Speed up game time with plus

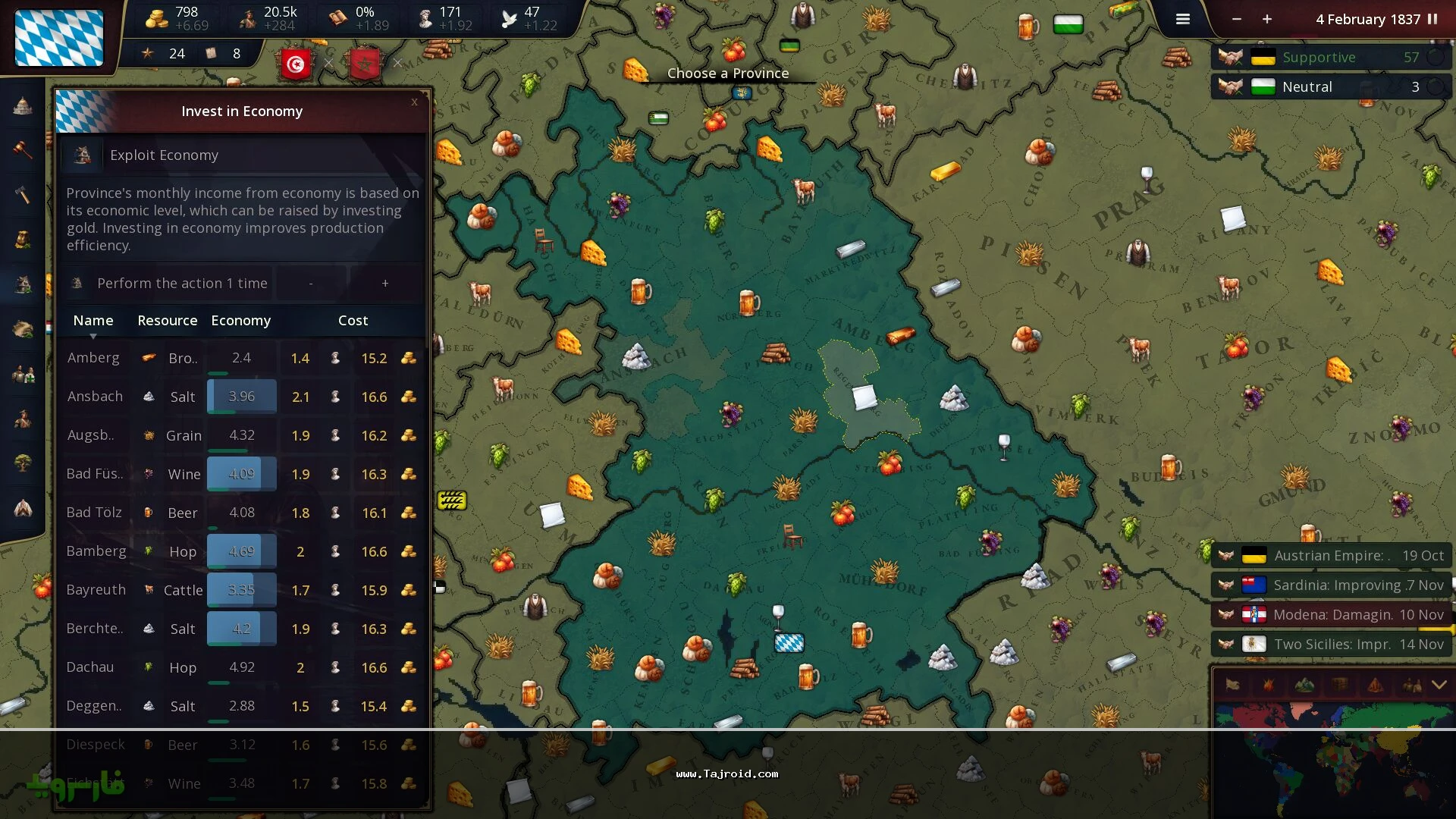point(1267,19)
